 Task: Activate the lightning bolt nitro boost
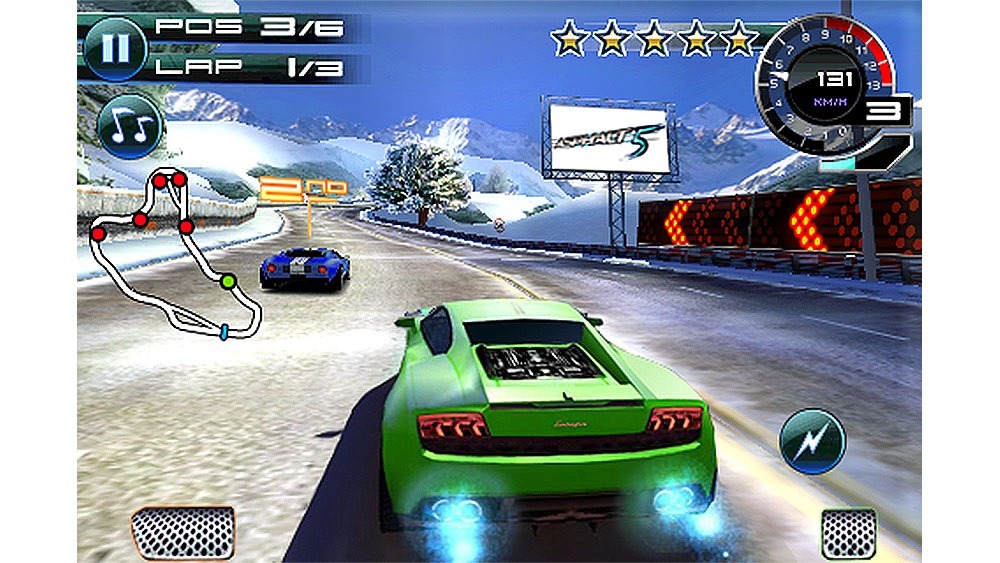point(812,441)
